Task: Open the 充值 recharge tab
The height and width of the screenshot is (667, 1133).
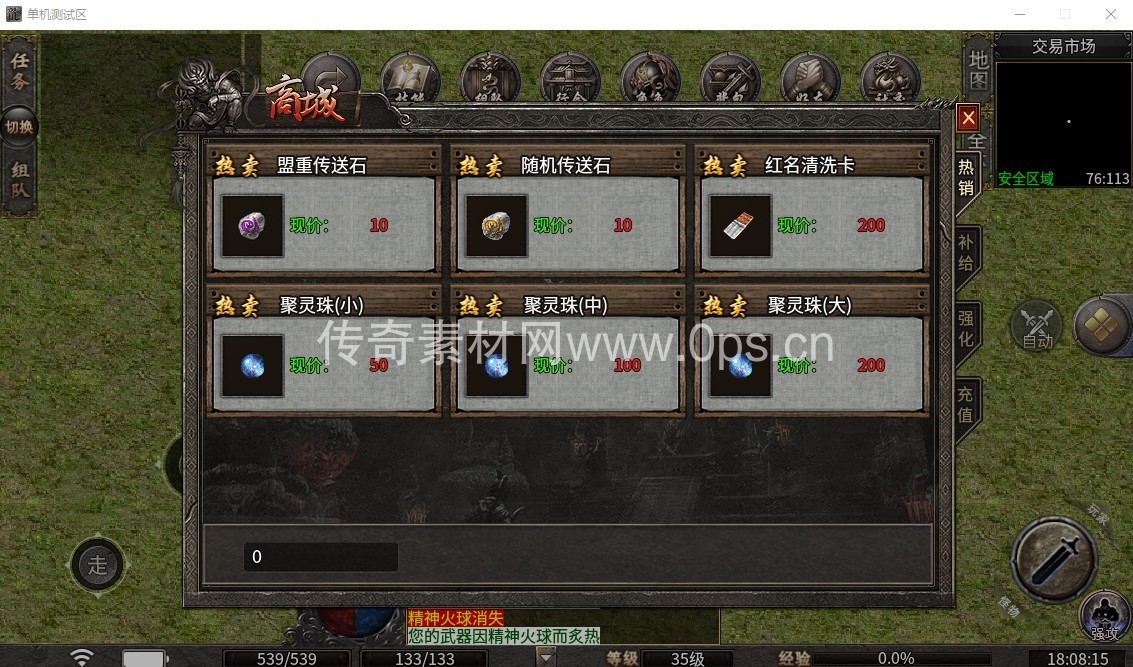Action: pyautogui.click(x=966, y=402)
